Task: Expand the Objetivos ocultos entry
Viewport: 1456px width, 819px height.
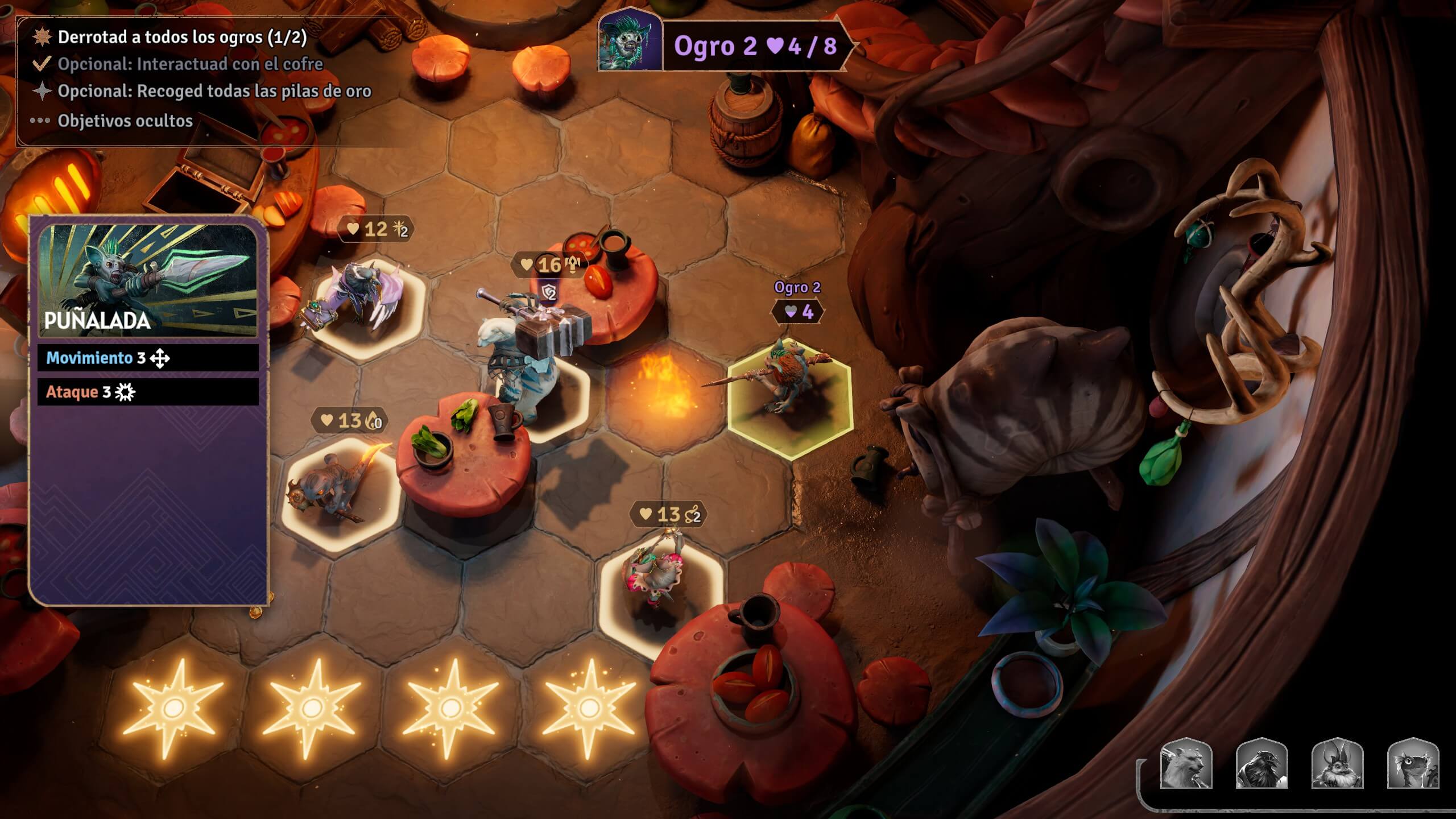Action: click(125, 121)
